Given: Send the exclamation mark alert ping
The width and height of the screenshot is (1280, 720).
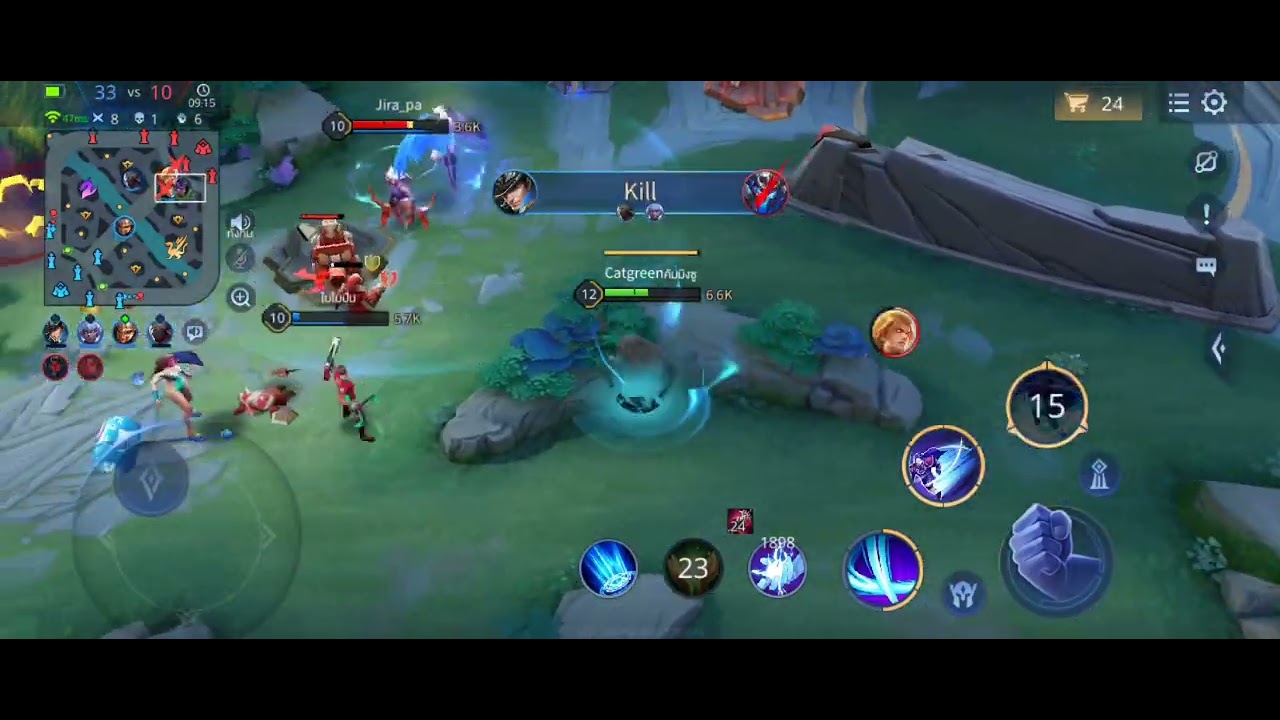Looking at the screenshot, I should click(x=1206, y=214).
